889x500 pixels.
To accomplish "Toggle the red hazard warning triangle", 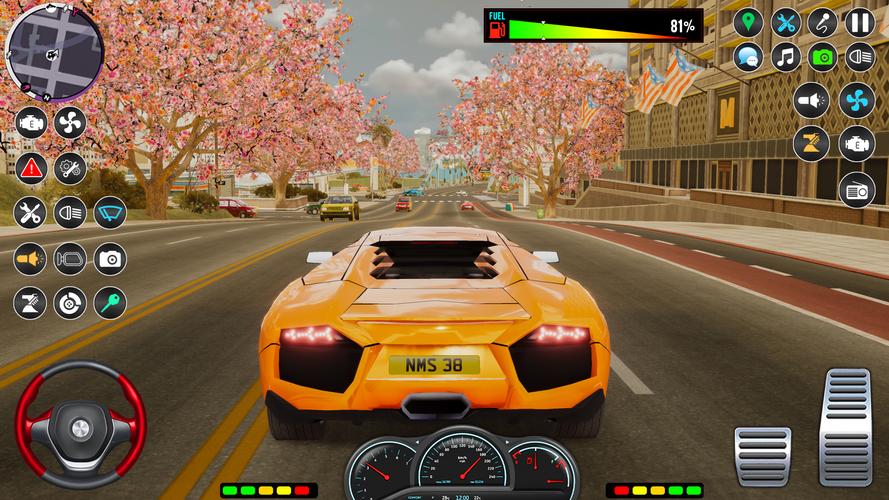I will [31, 167].
